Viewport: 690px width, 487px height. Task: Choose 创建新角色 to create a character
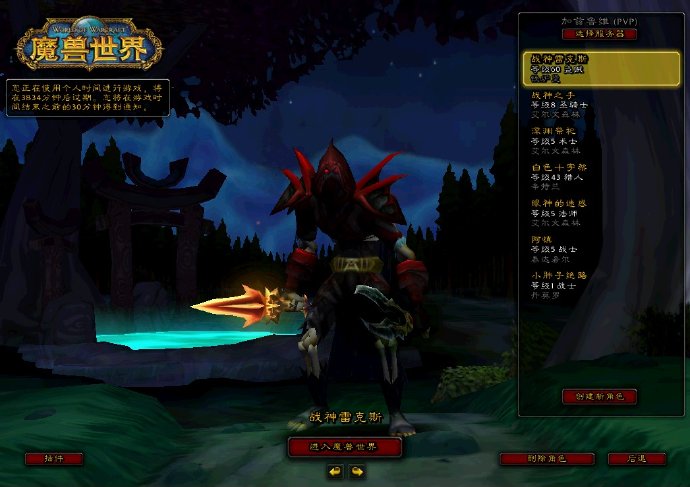pos(600,396)
